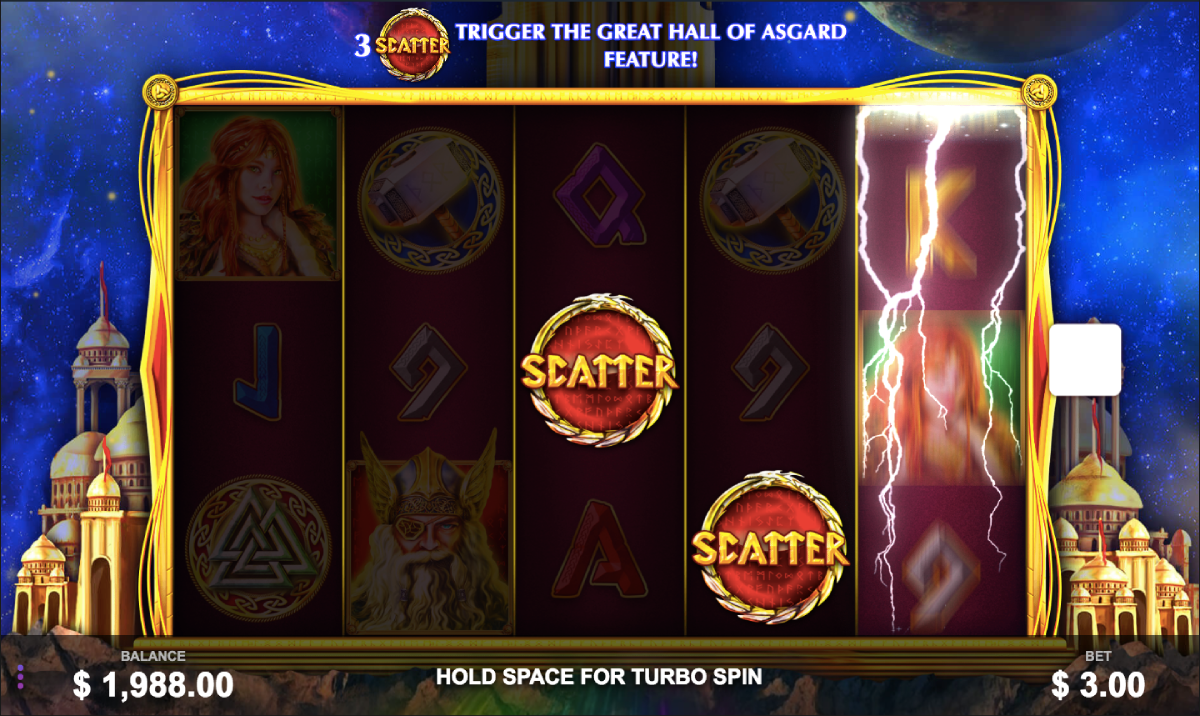The image size is (1200, 716).
Task: Click the white square stop button
Action: pyautogui.click(x=1085, y=359)
